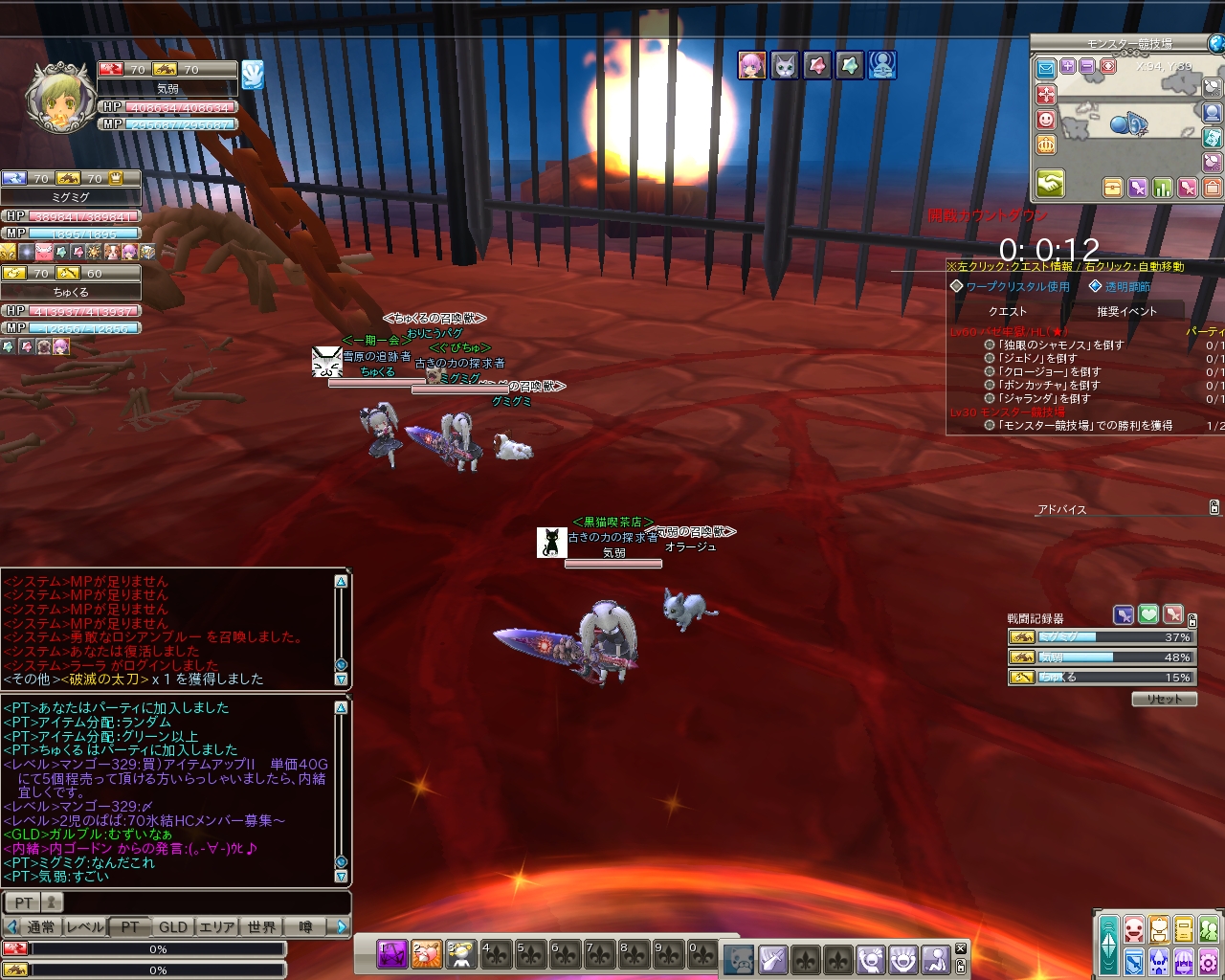Open the green bar chart ranking icon
Screen dimensions: 1225x980
(x=1163, y=188)
